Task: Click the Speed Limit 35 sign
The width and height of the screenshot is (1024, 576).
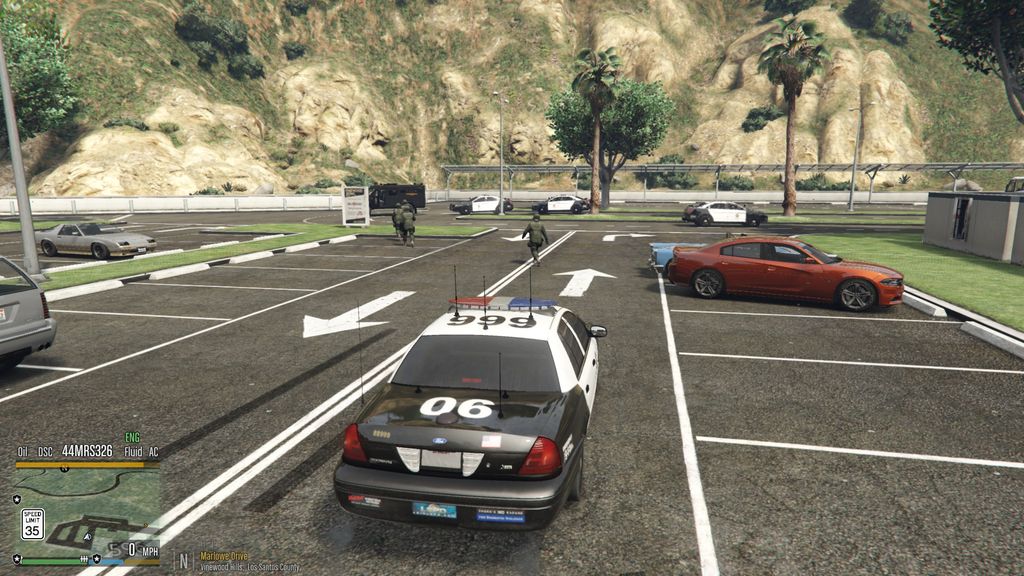Action: click(x=32, y=523)
